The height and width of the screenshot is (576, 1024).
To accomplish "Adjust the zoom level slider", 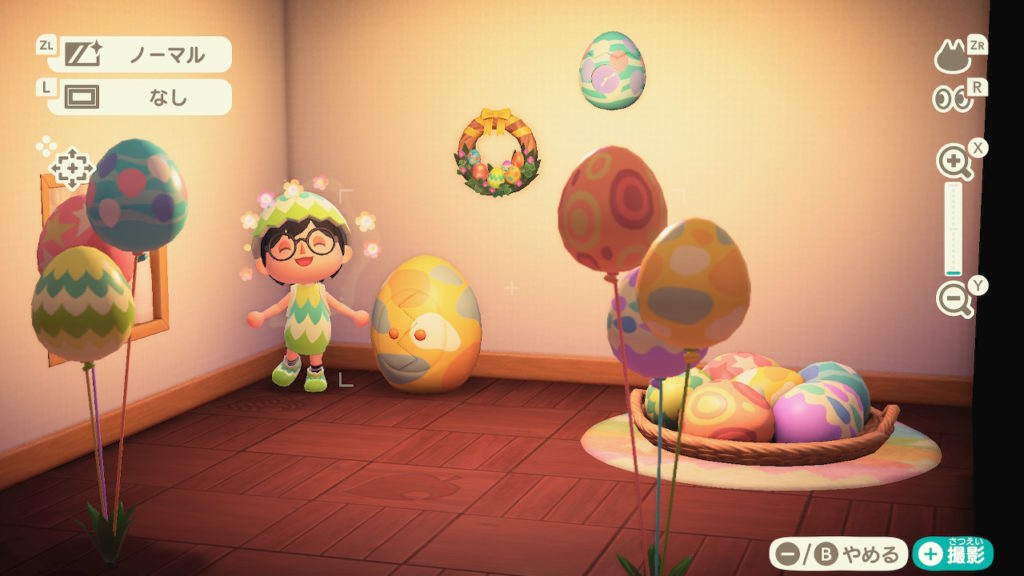I will (x=953, y=230).
